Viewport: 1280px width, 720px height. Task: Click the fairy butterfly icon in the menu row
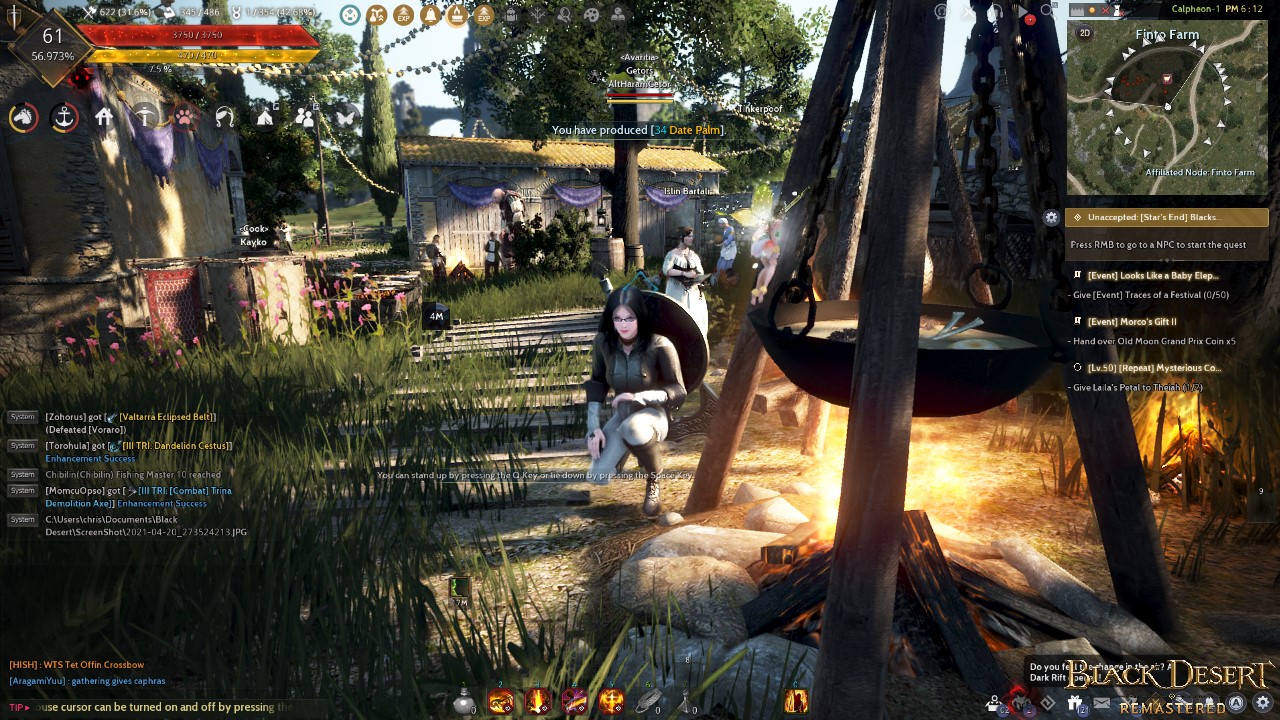point(344,117)
